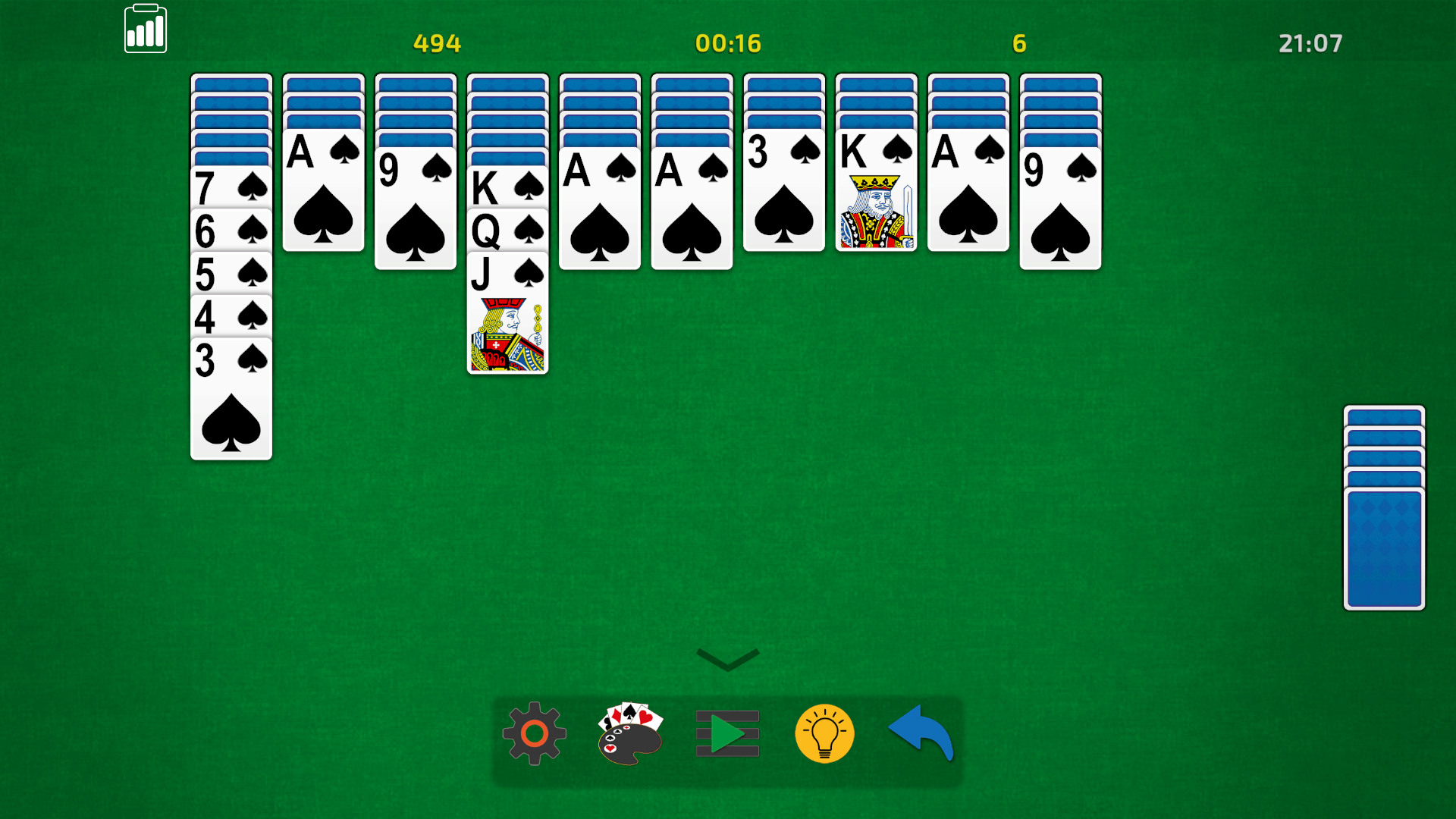Request a hint with the lightbulb
Image resolution: width=1456 pixels, height=819 pixels.
coord(825,734)
